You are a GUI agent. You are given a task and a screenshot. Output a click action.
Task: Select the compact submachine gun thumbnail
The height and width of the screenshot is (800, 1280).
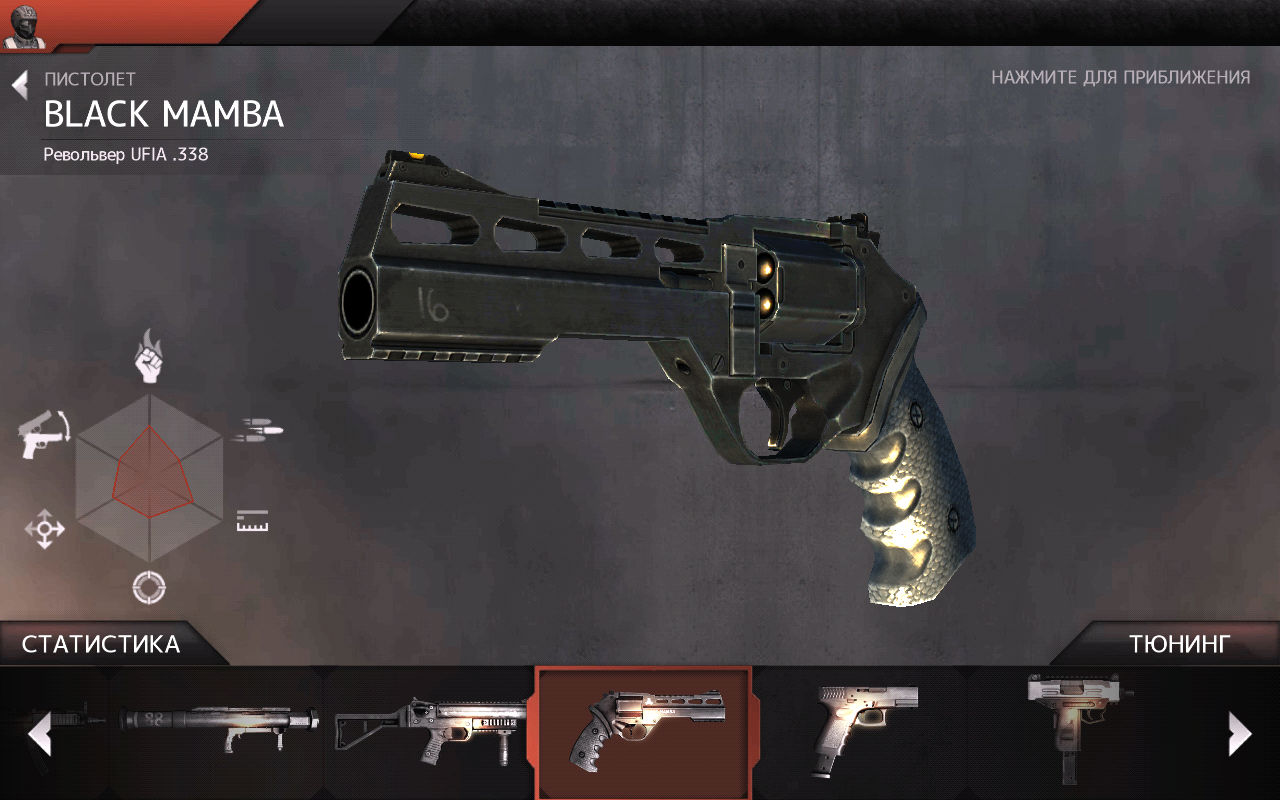pyautogui.click(x=1077, y=725)
